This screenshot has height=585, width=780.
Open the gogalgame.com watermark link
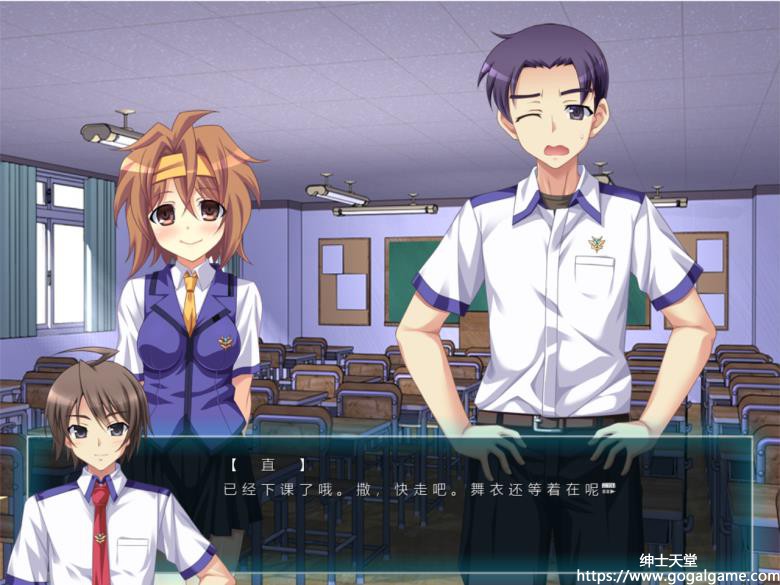point(677,576)
